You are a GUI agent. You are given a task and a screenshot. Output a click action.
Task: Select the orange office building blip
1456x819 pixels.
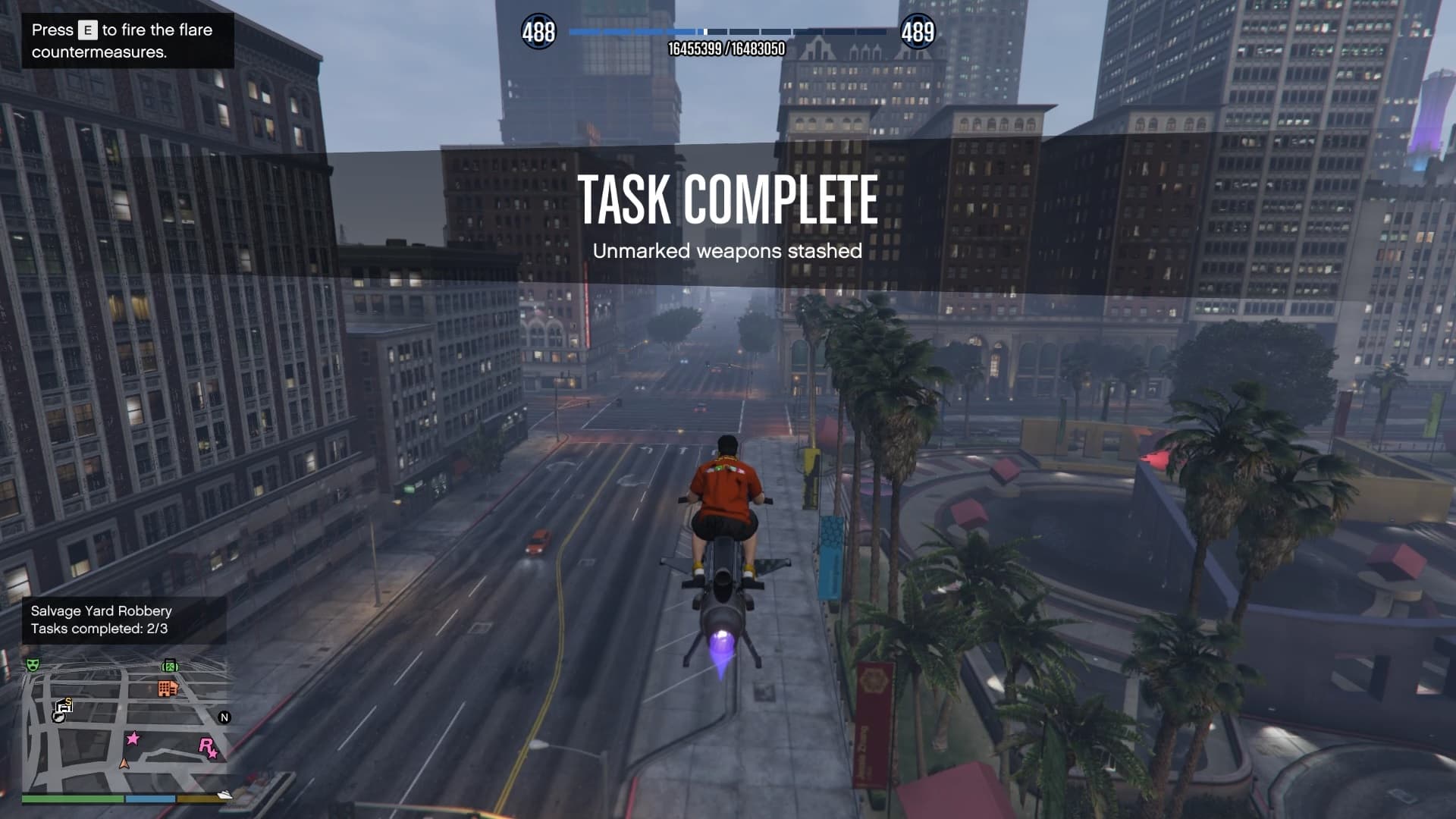(x=168, y=689)
